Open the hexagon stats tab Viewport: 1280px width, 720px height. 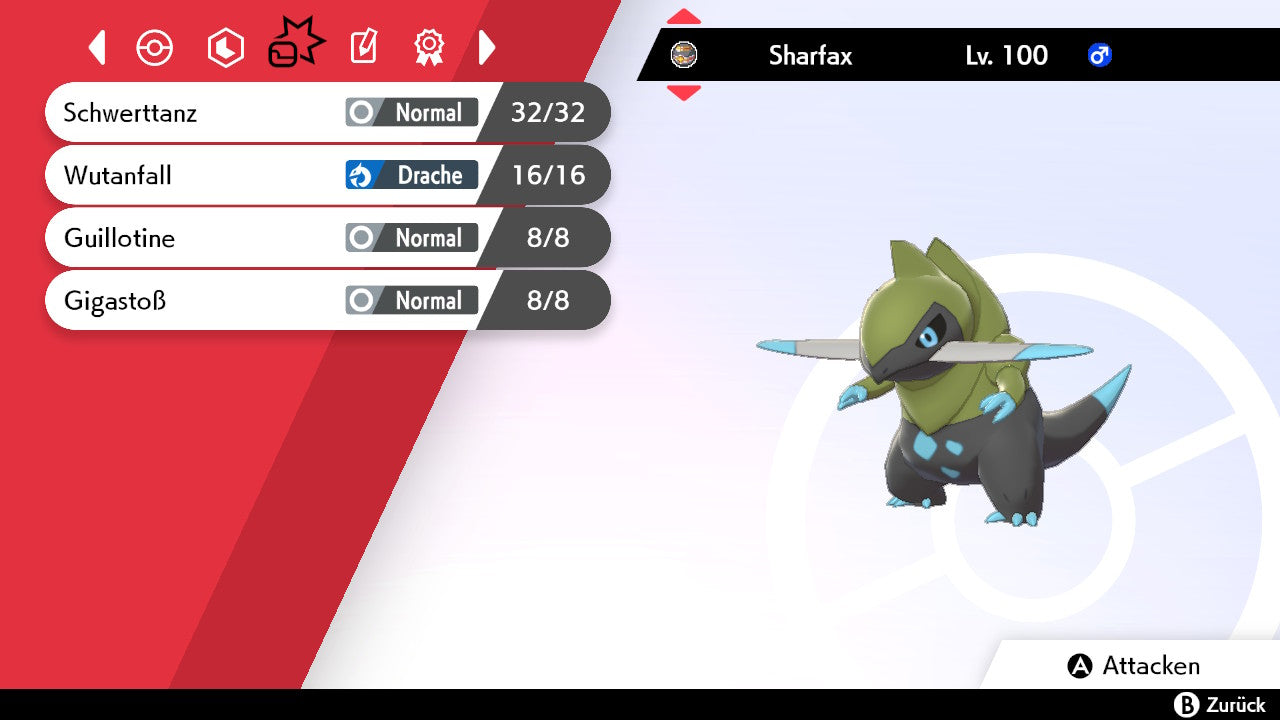point(225,47)
